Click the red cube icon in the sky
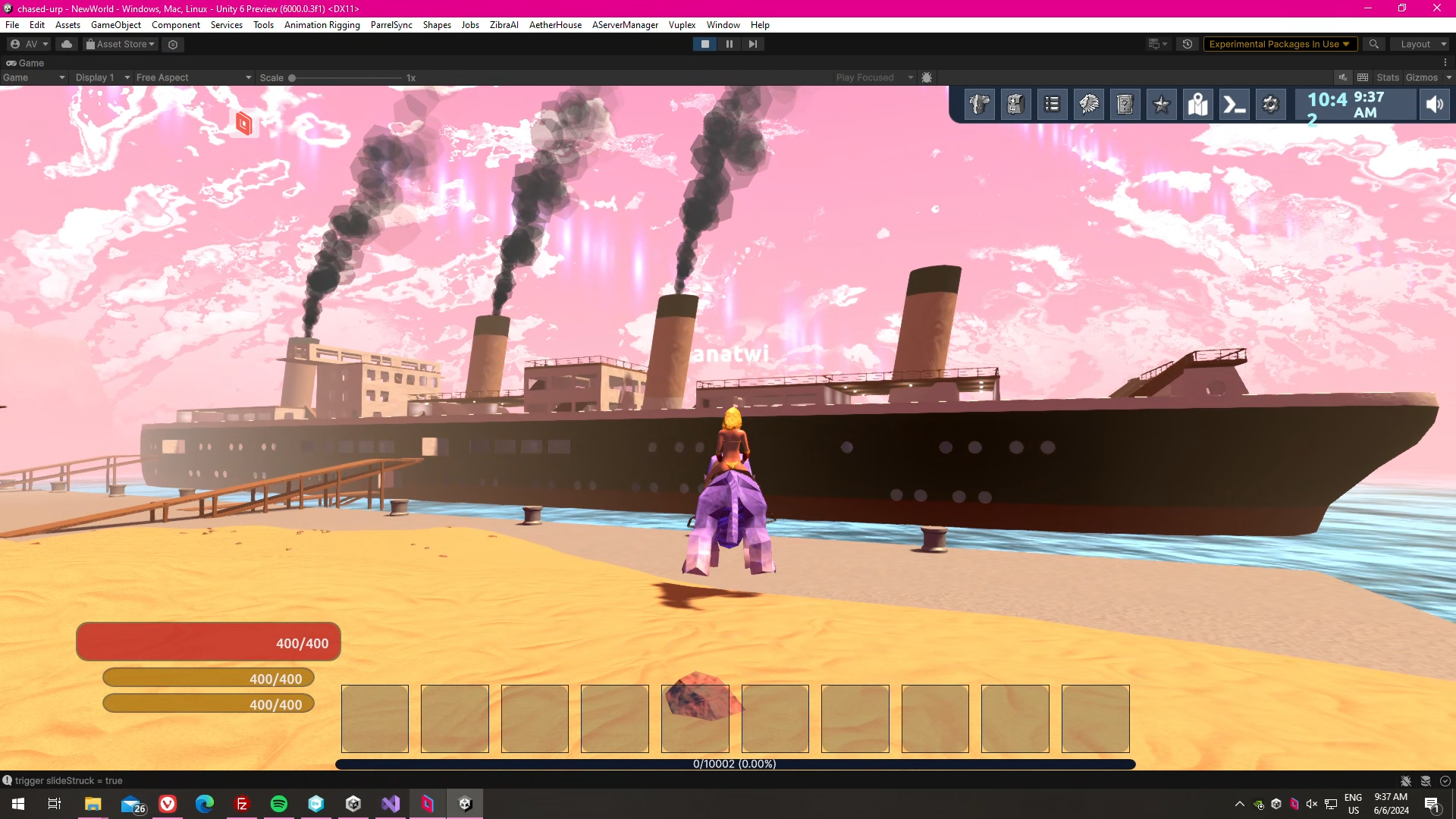1456x819 pixels. point(243,123)
